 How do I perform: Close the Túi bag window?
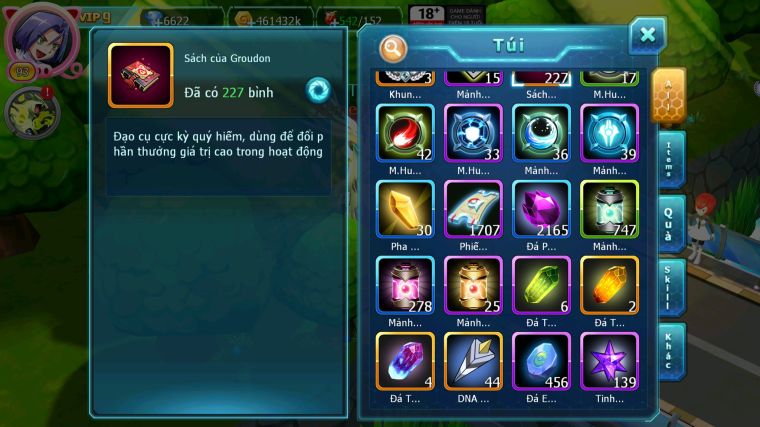coord(647,36)
